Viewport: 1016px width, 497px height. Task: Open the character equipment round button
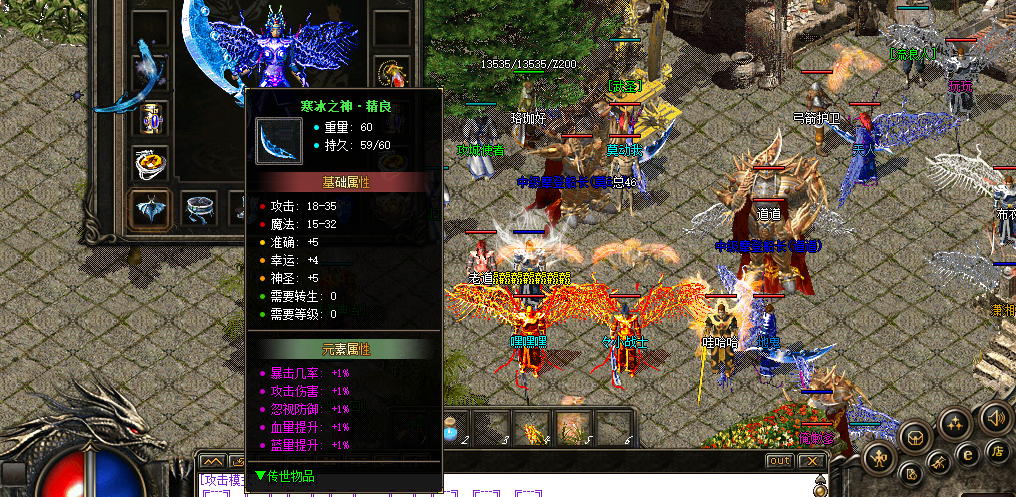point(880,459)
